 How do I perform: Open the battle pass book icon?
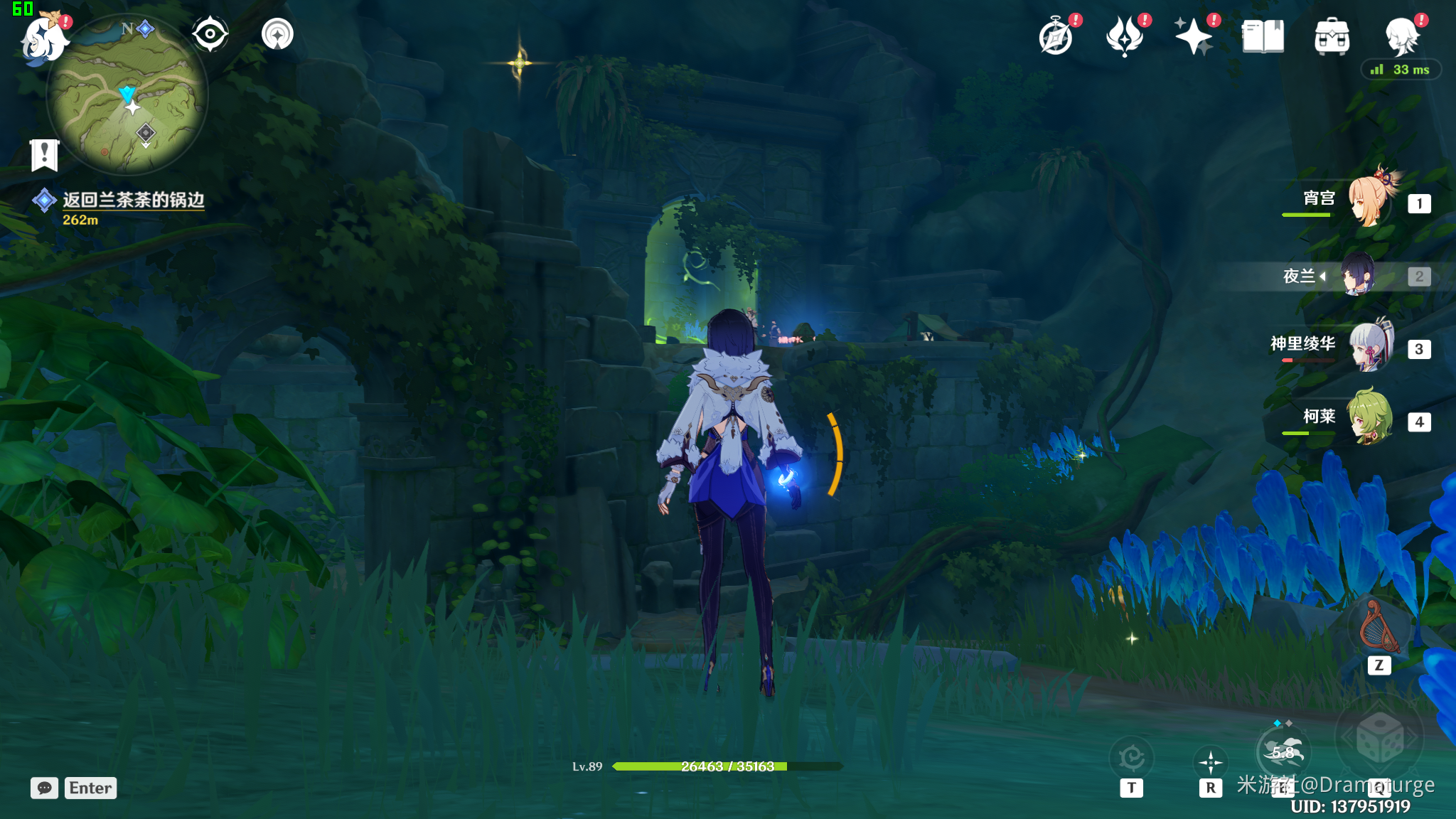(x=1263, y=36)
